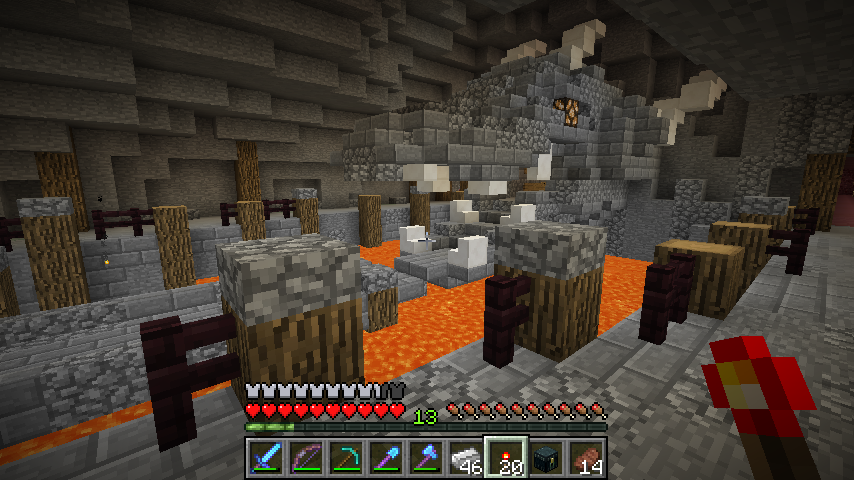The width and height of the screenshot is (854, 480).
Task: Click the redstone torch stack of 20
Action: click(x=506, y=457)
